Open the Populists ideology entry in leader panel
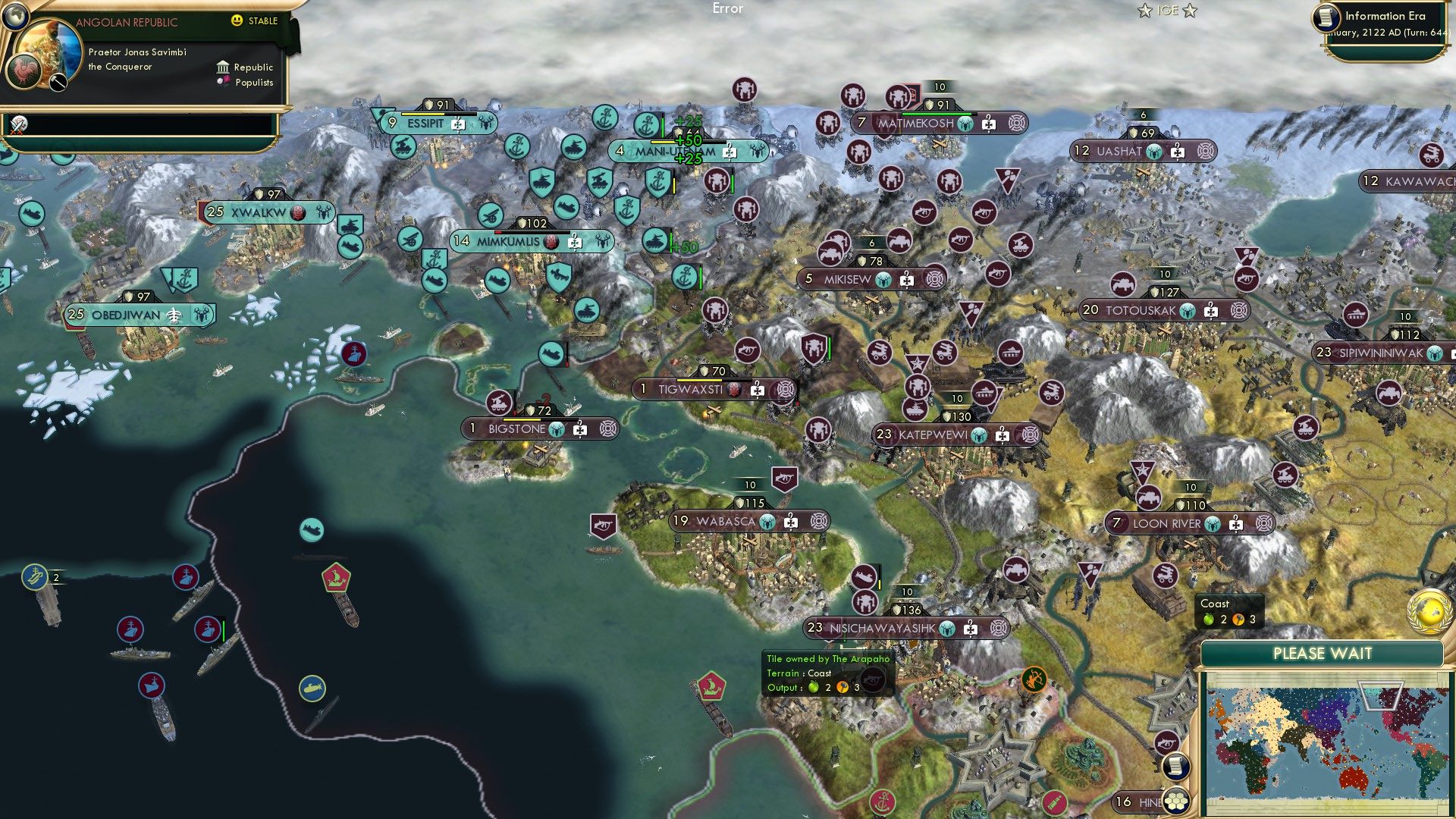 point(224,82)
